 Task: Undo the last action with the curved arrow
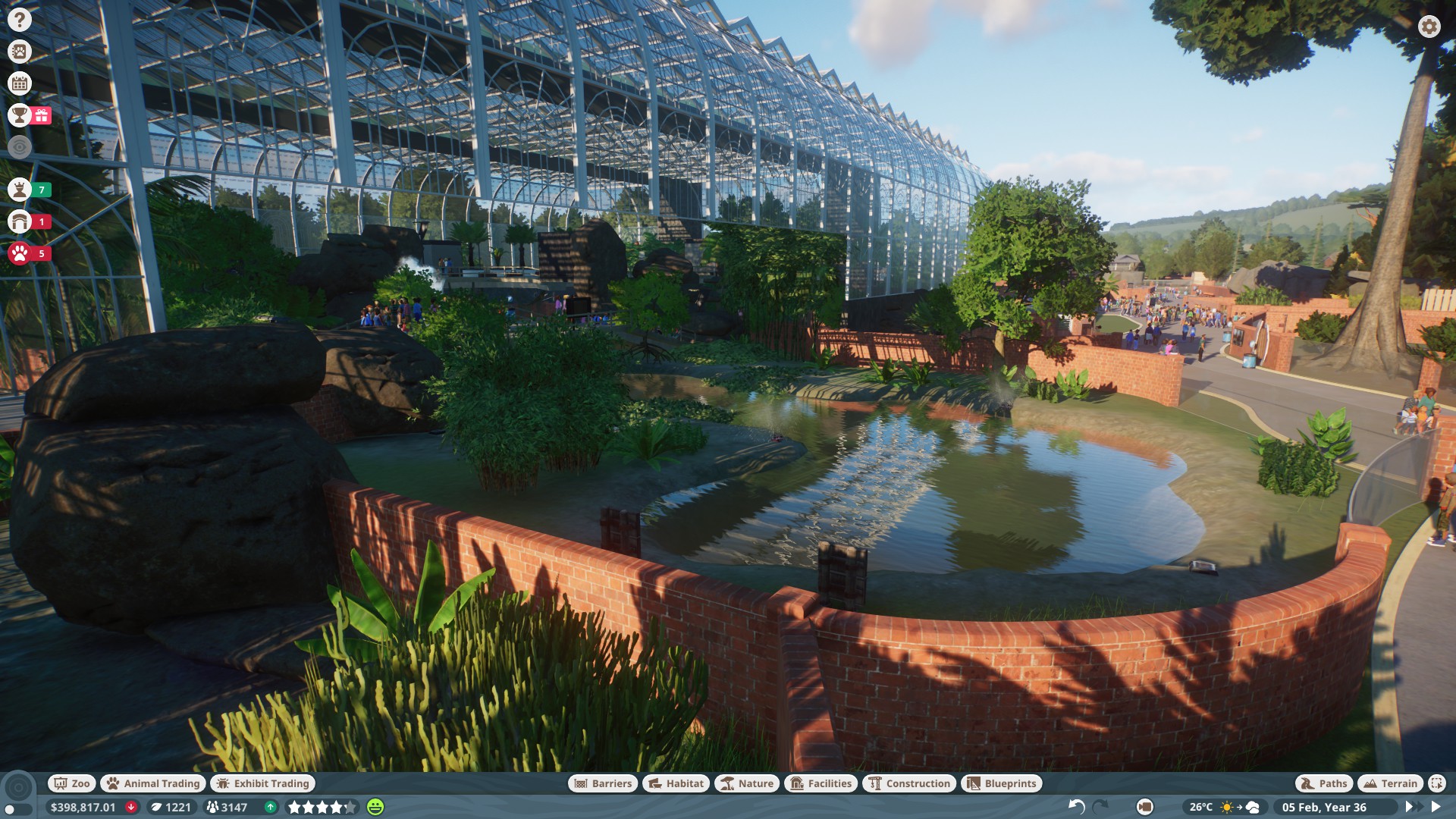[x=1078, y=807]
